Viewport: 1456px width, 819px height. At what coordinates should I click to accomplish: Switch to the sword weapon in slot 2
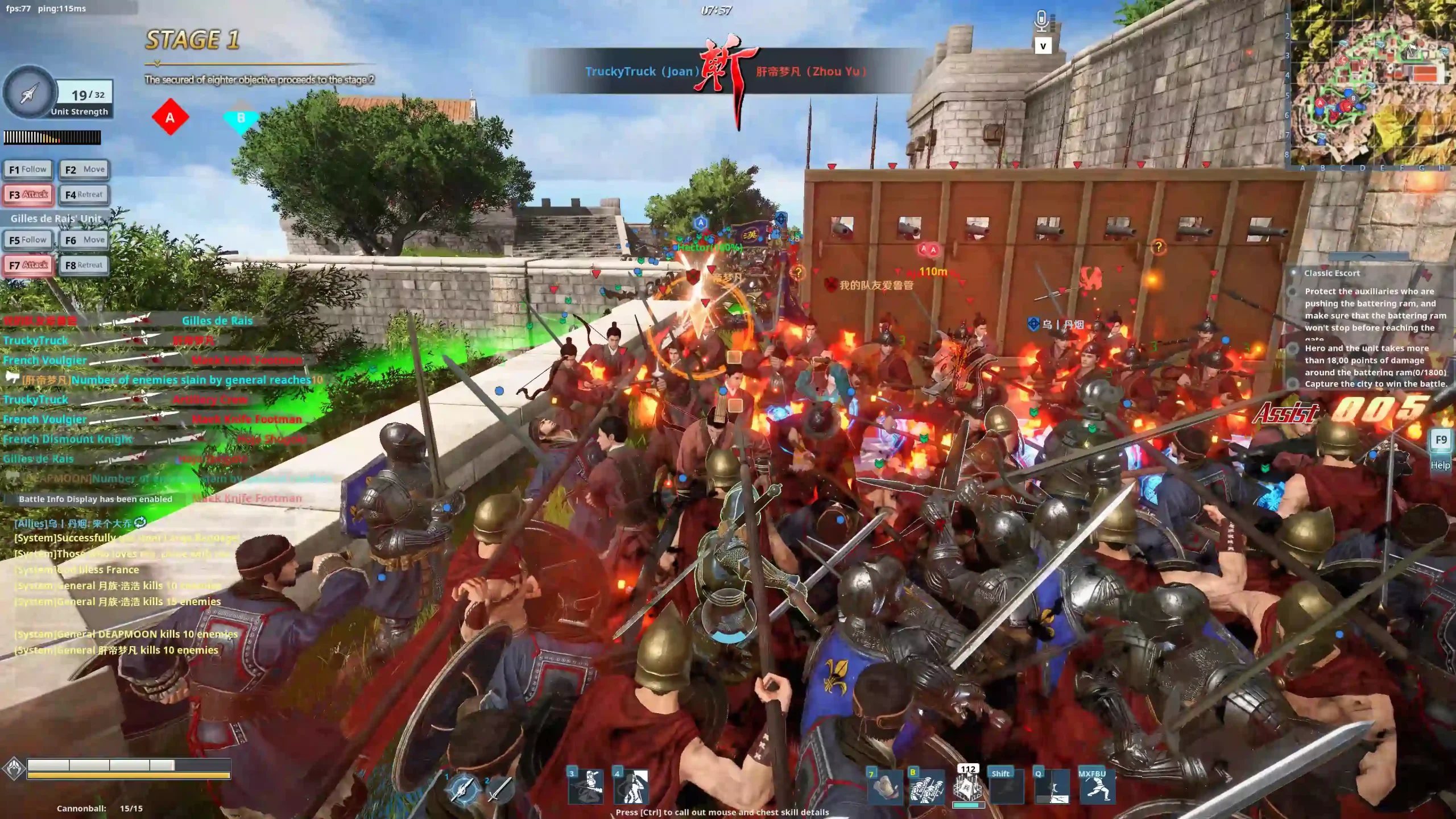tap(499, 790)
